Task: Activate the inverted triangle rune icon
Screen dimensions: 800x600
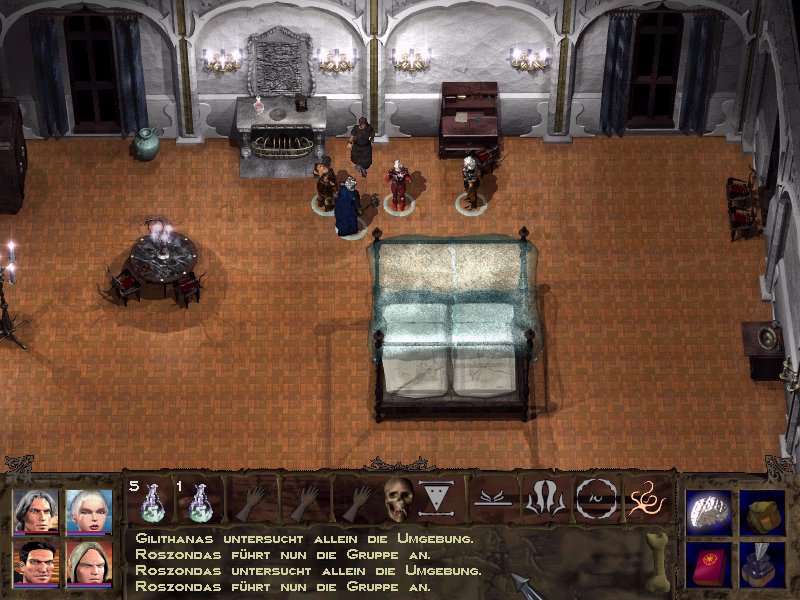Action: click(x=434, y=497)
